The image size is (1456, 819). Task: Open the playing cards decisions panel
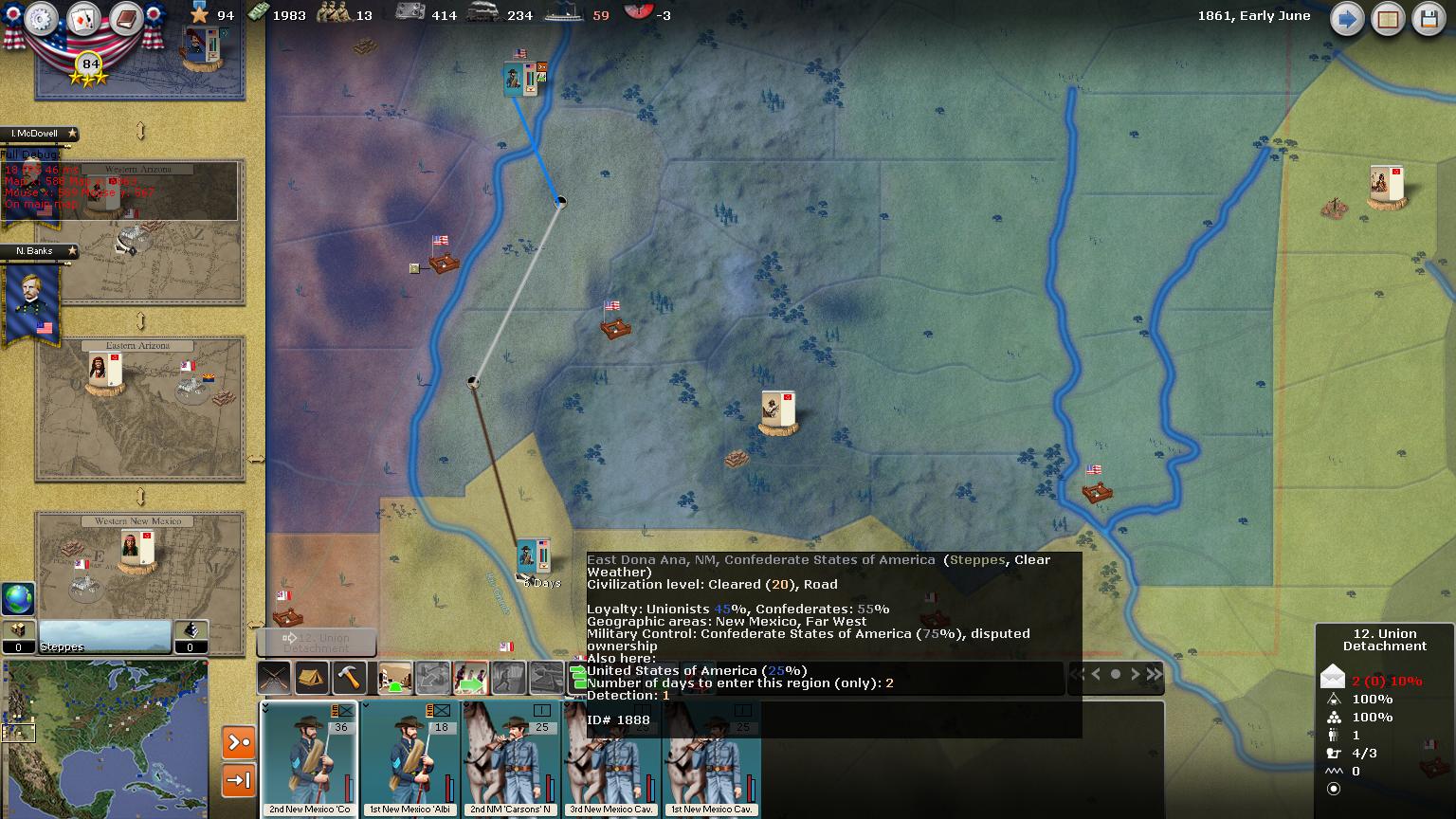pyautogui.click(x=83, y=19)
